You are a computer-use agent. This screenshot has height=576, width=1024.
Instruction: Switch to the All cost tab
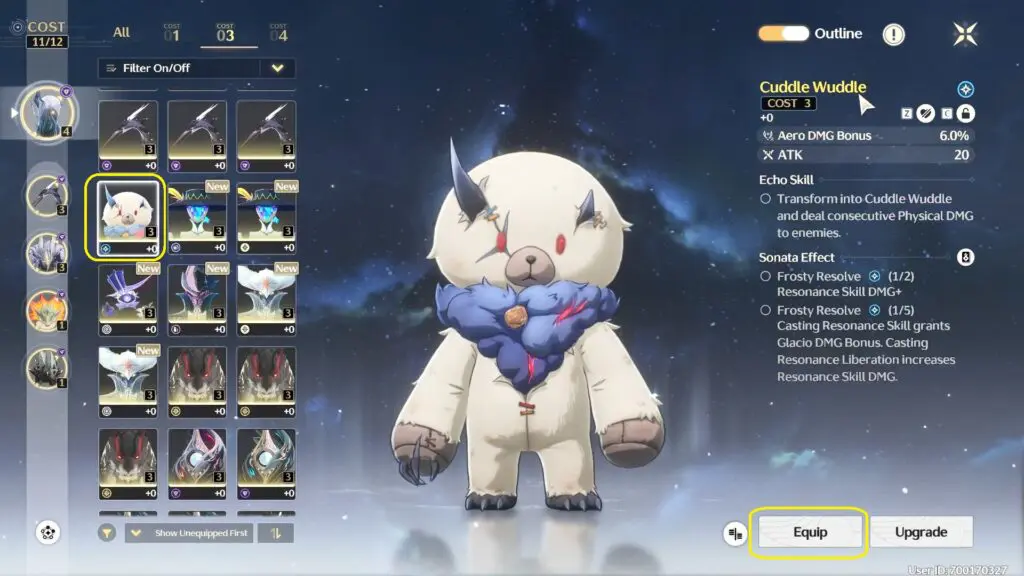coord(121,32)
